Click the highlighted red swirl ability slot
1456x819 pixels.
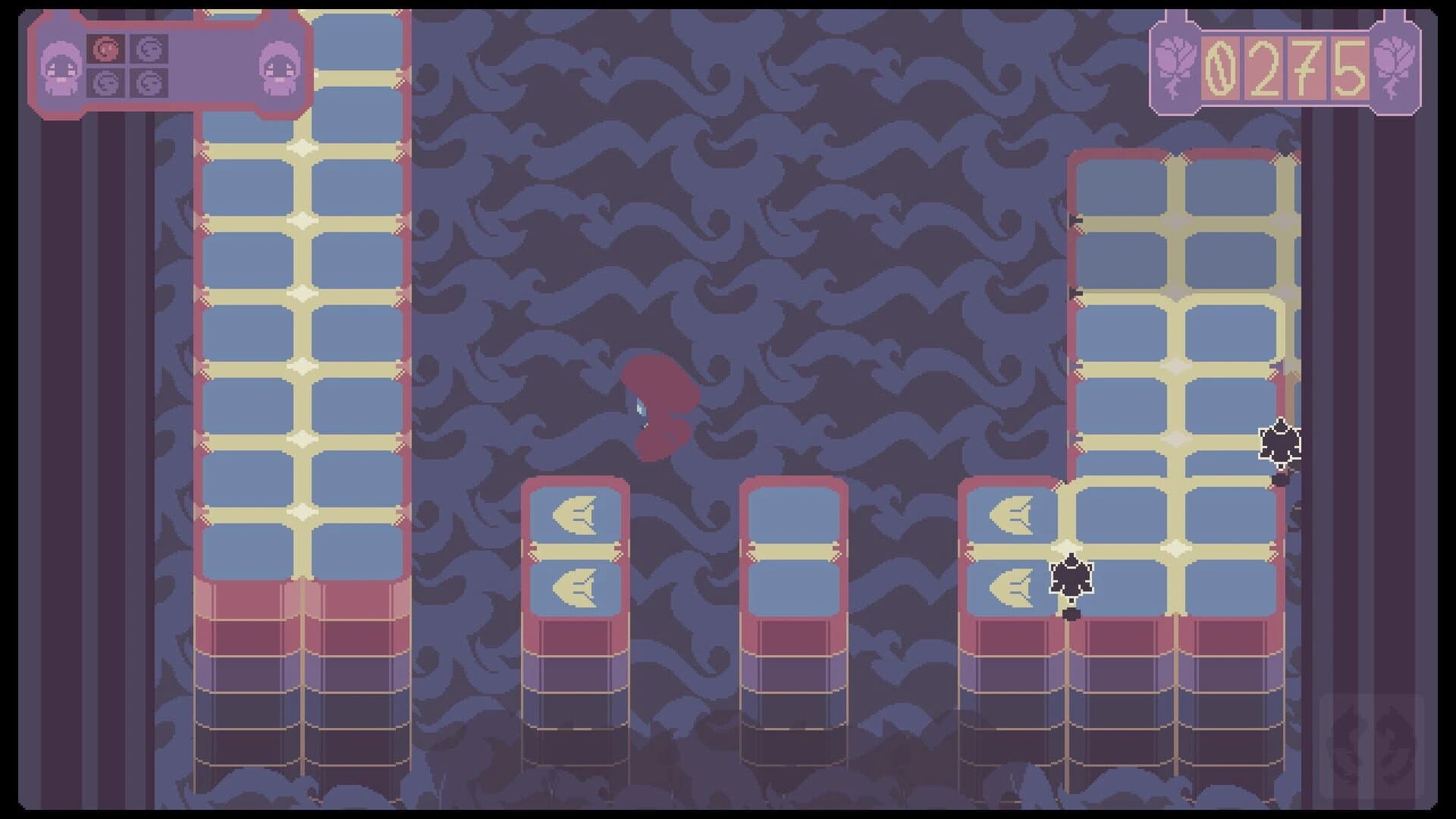[x=107, y=49]
